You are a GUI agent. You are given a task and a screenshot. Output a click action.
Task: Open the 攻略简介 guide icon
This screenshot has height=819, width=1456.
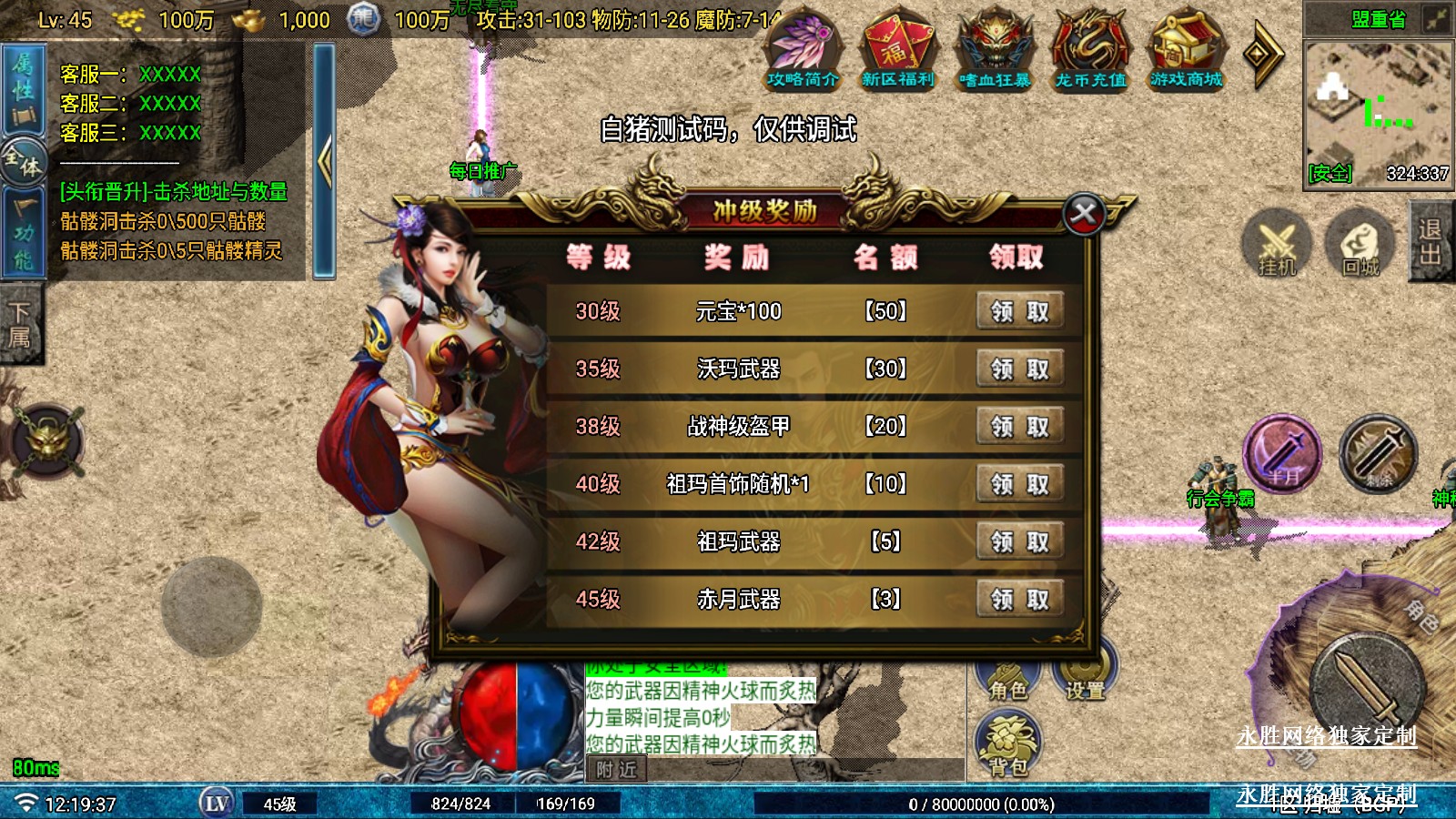(803, 50)
